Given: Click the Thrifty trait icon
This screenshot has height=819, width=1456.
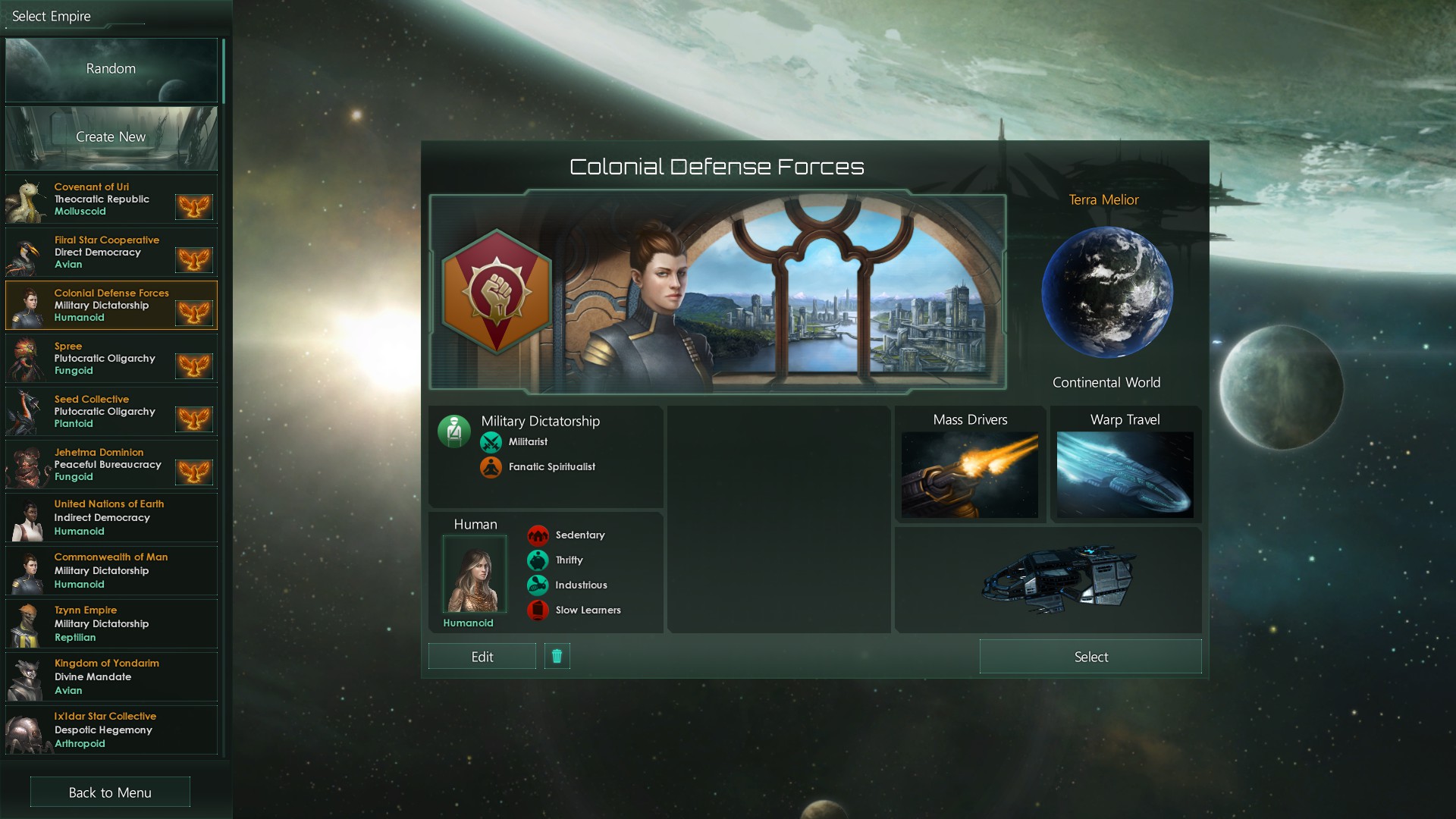Looking at the screenshot, I should click(539, 560).
